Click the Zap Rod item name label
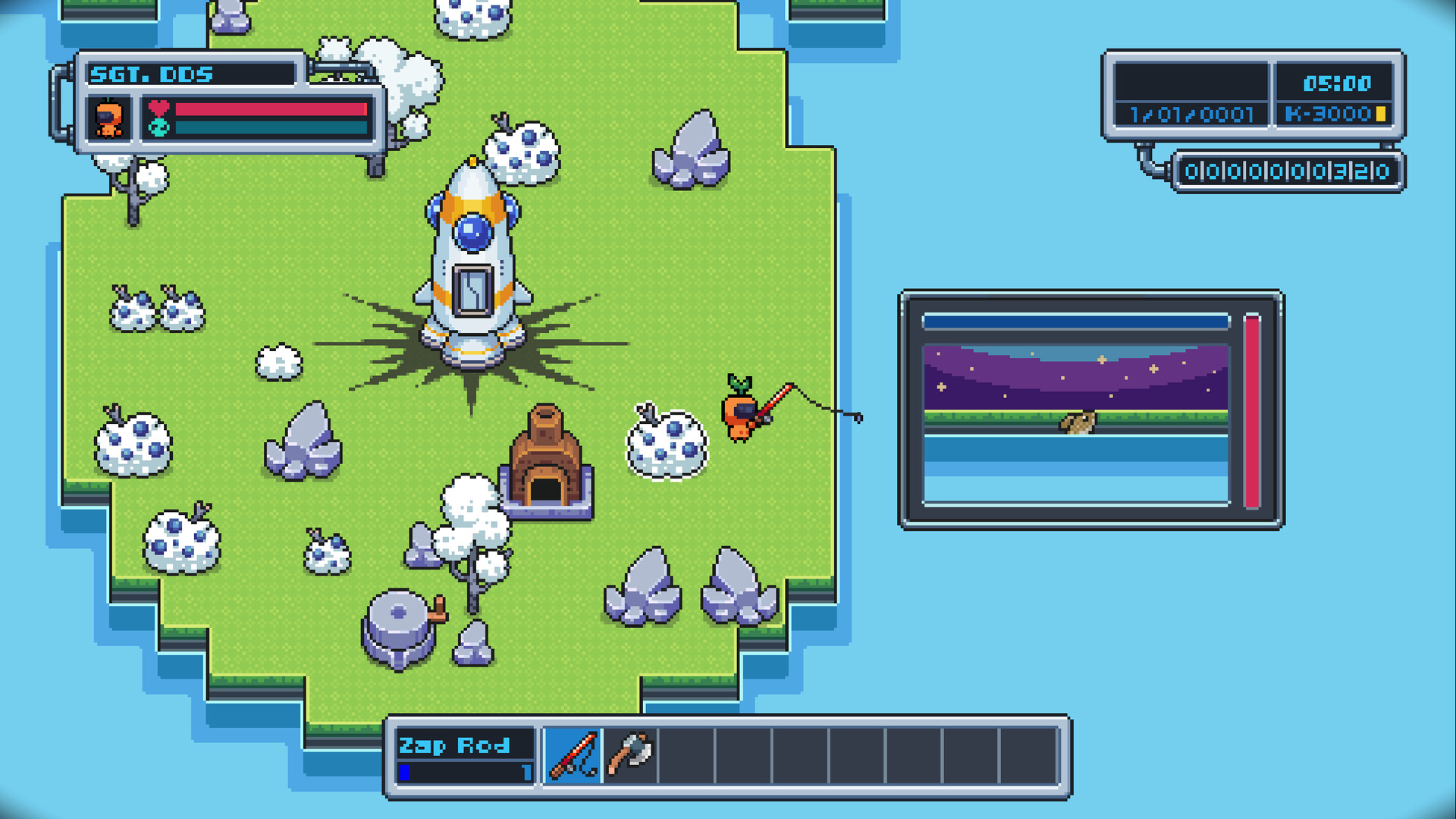The image size is (1456, 819). pos(455,746)
